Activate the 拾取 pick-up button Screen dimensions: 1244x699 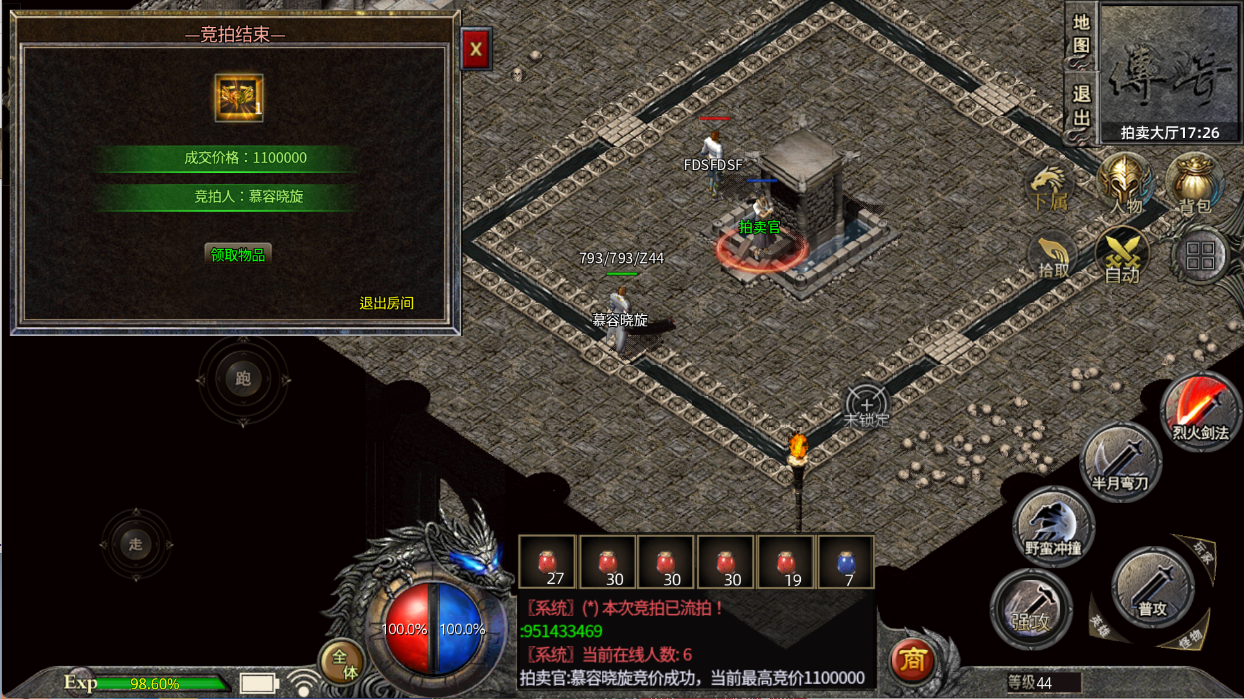coord(1053,256)
